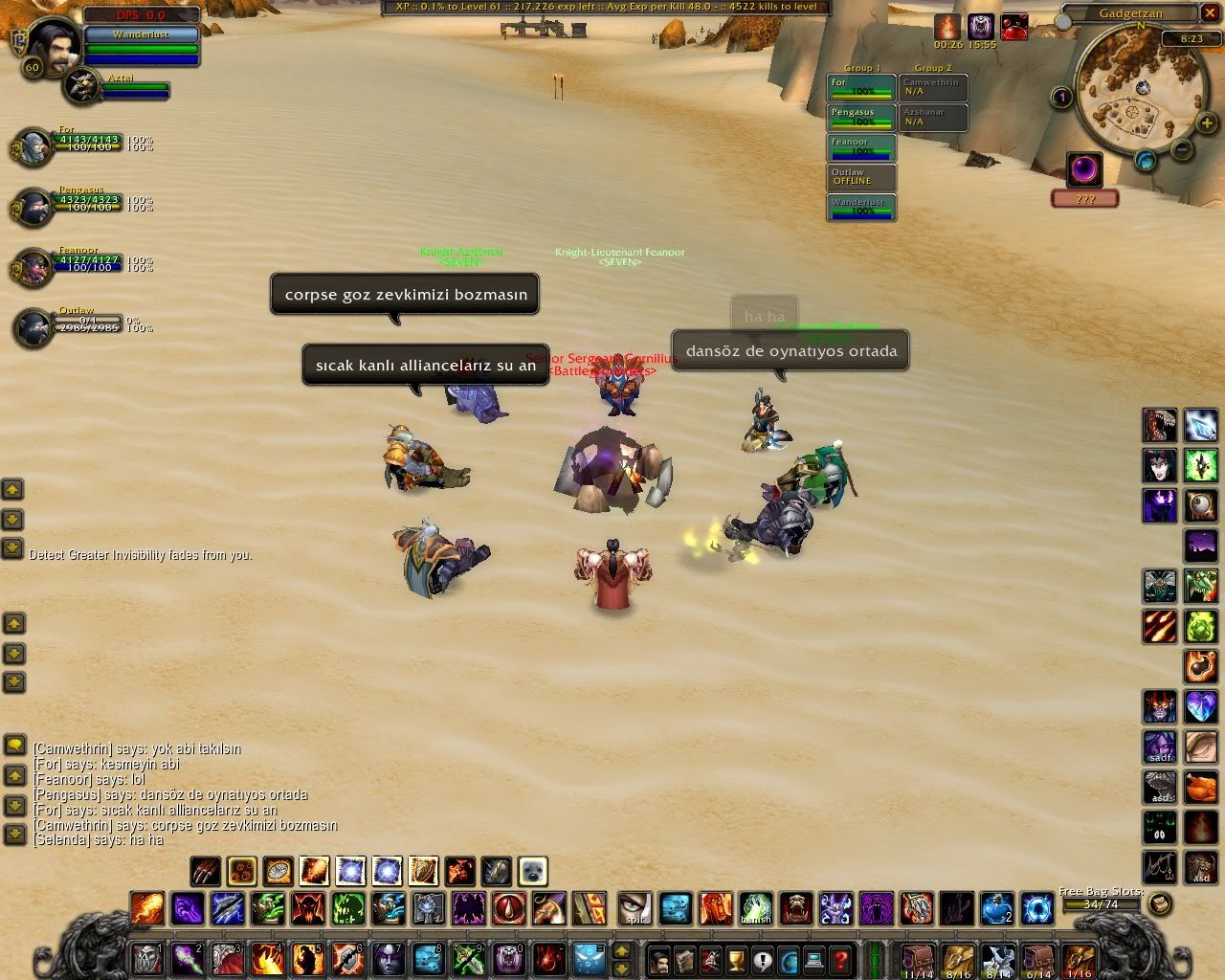1225x980 pixels.
Task: Click the red bubbles debuff icon
Action: 1014,26
